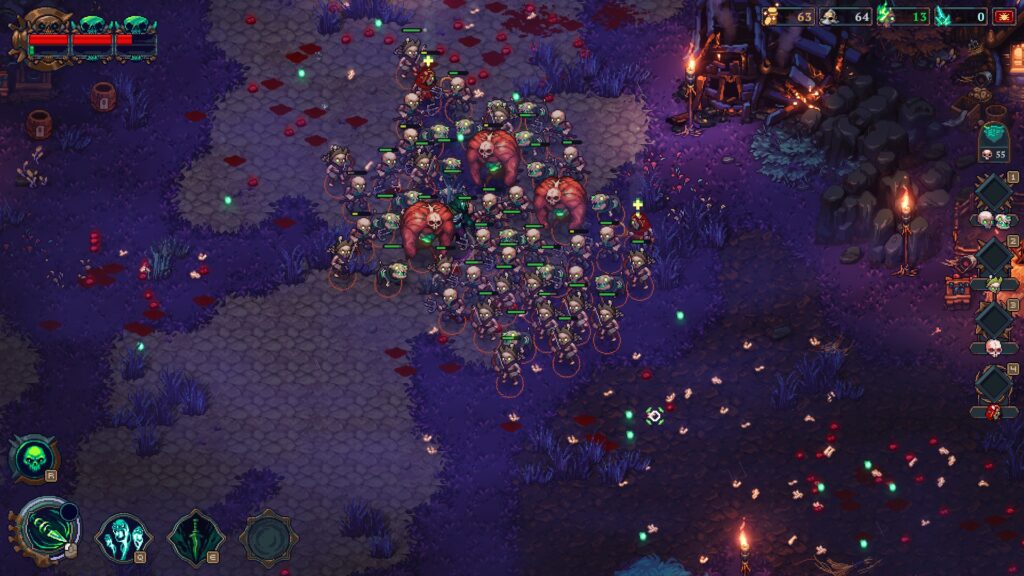Select unit group 2
Image resolution: width=1024 pixels, height=576 pixels.
pos(994,256)
